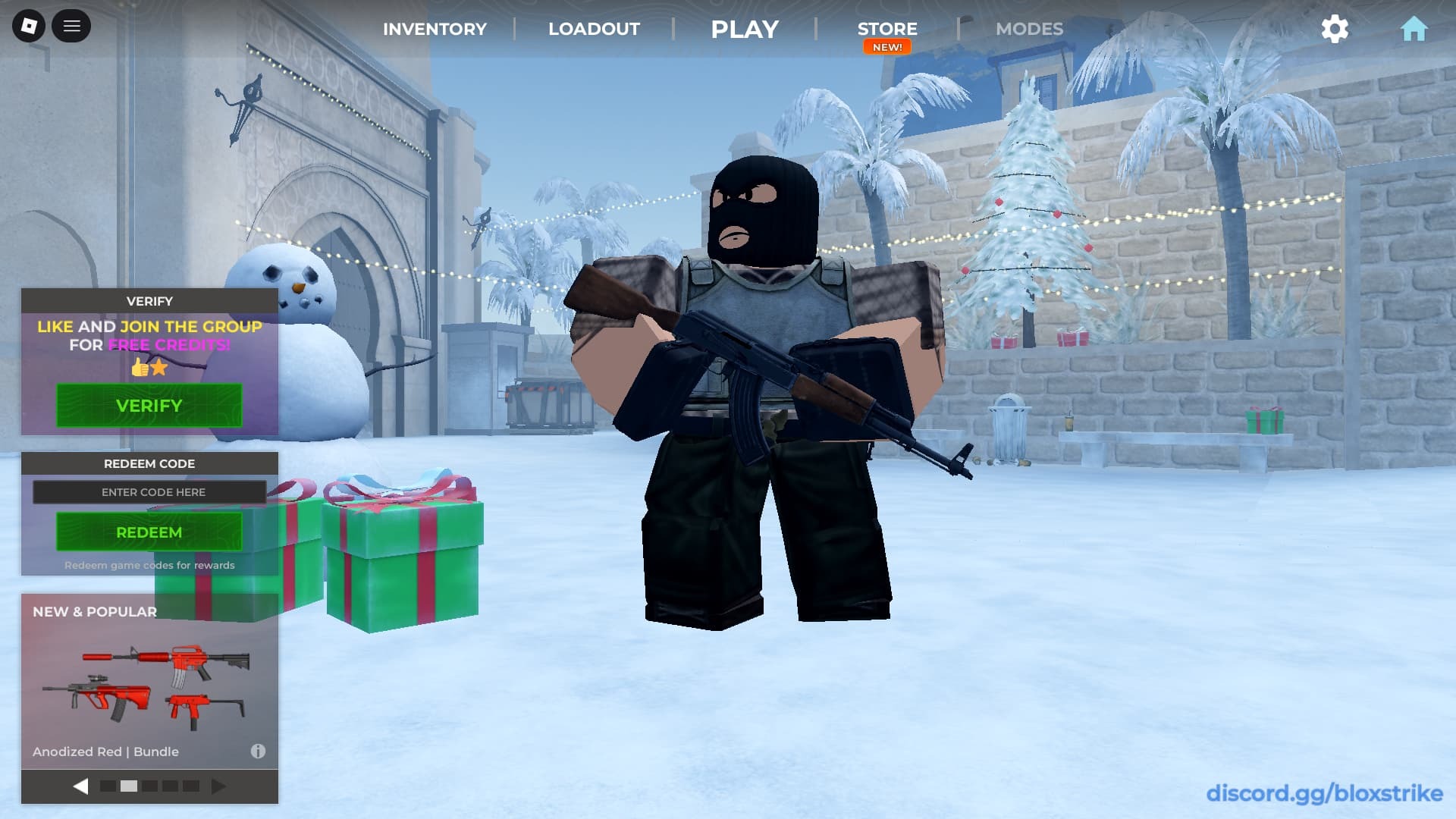
Task: Select the Play tab
Action: (x=744, y=29)
